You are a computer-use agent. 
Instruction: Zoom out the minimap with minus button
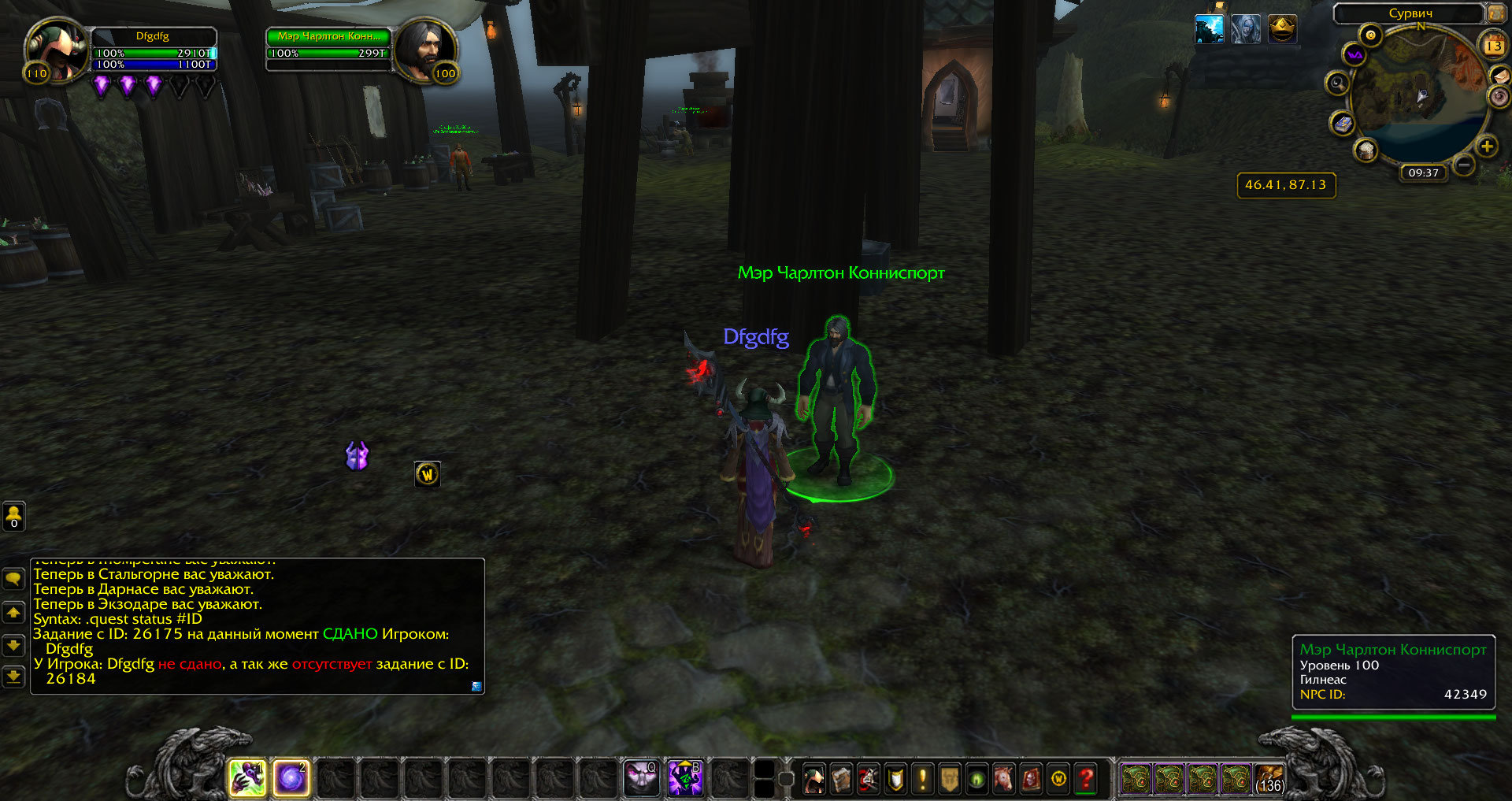pos(1463,165)
